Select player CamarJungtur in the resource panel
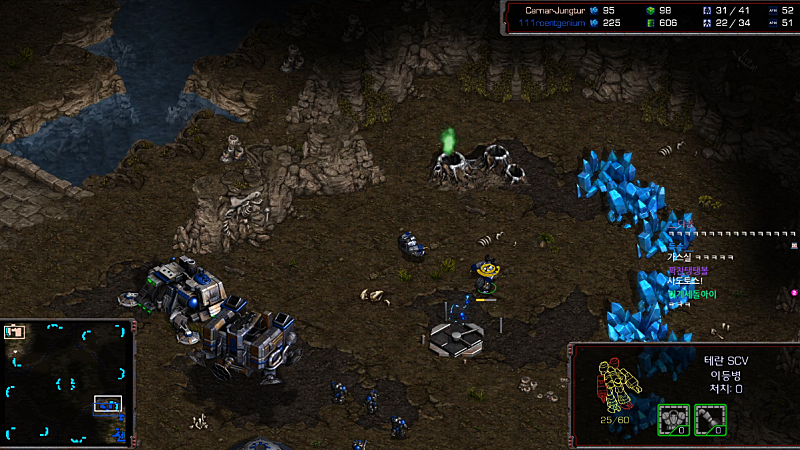Viewport: 800px width, 450px height. coord(555,9)
